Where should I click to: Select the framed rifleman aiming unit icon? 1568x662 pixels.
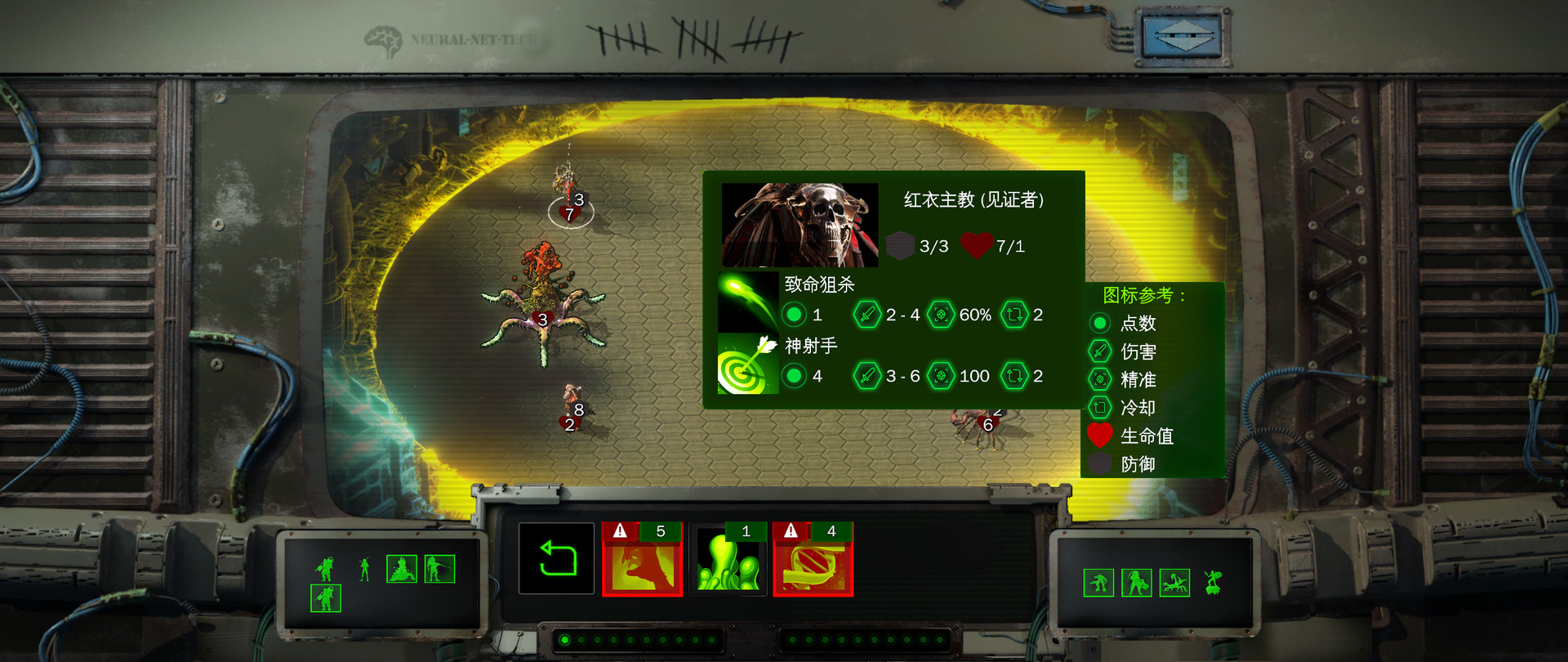coord(439,569)
